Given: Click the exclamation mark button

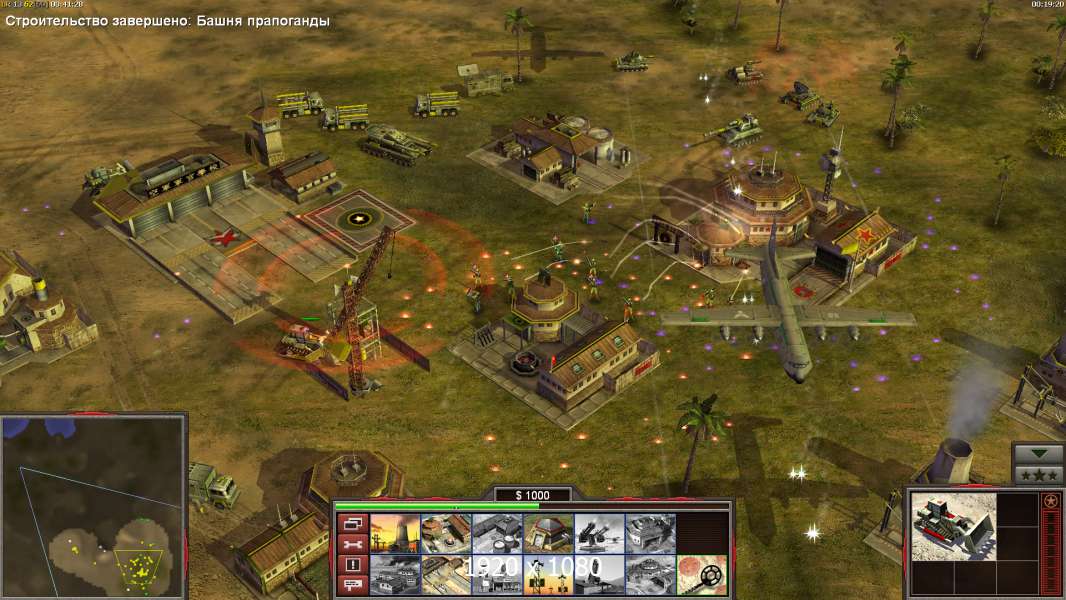Looking at the screenshot, I should [352, 565].
